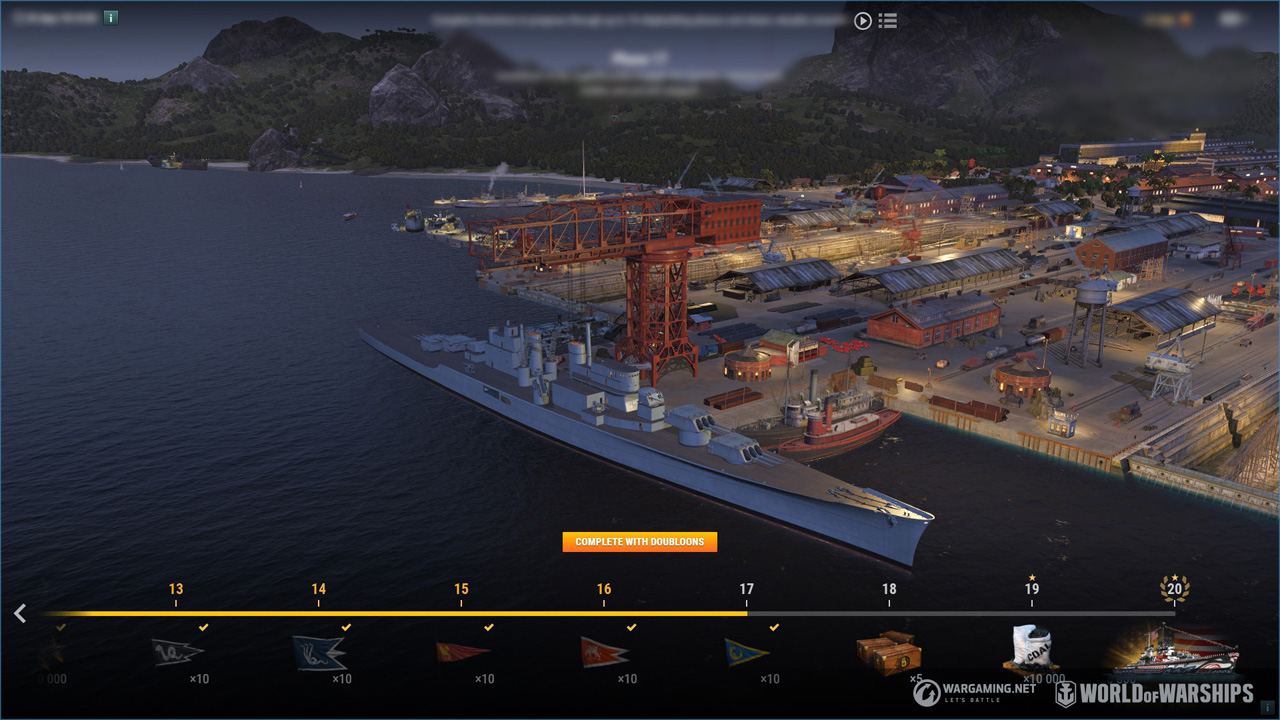Click the phase 20 laurel marker
Screen dimensions: 1280x720
[x=1174, y=588]
